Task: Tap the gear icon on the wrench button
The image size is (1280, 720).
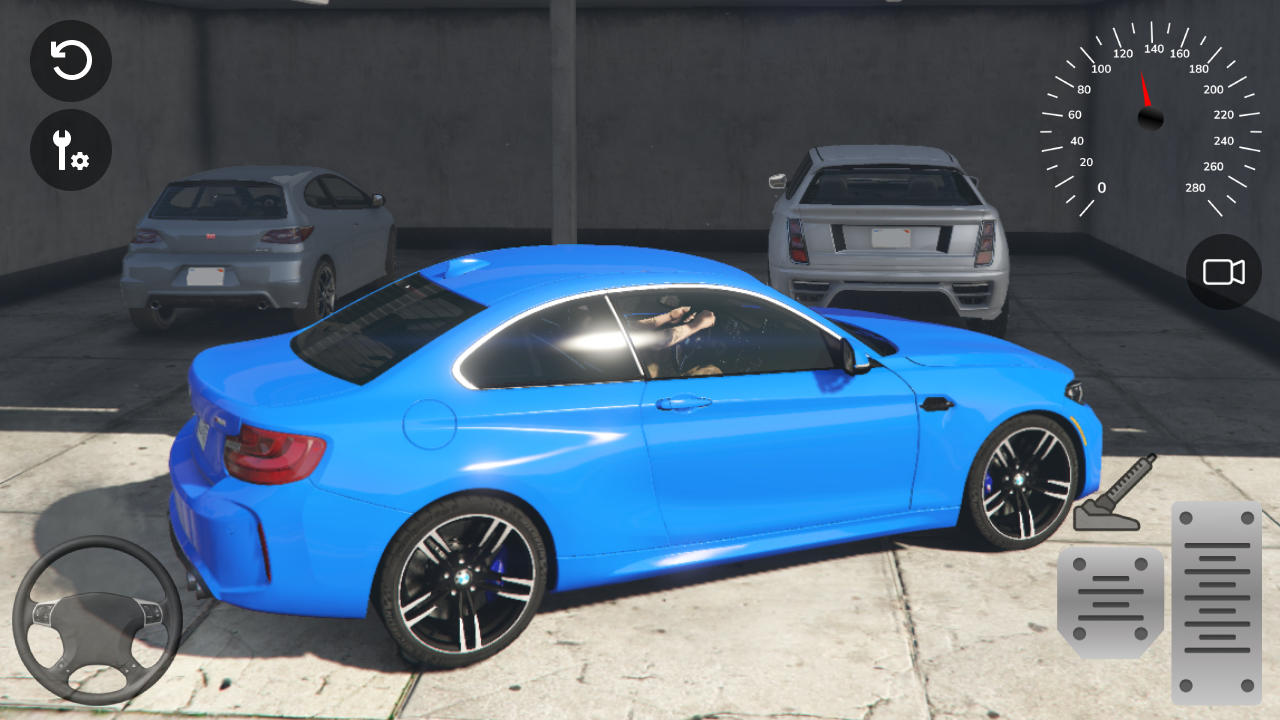Action: pos(80,160)
